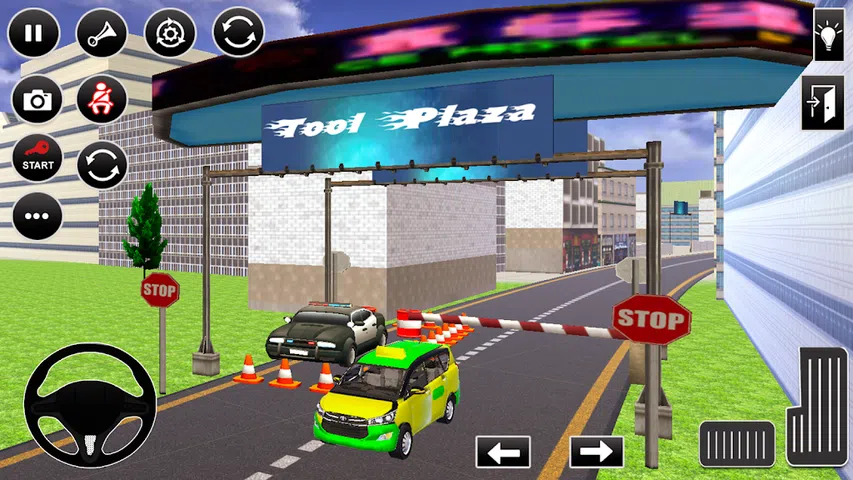Open the three-dots more options menu
This screenshot has width=853, height=480.
tap(37, 216)
